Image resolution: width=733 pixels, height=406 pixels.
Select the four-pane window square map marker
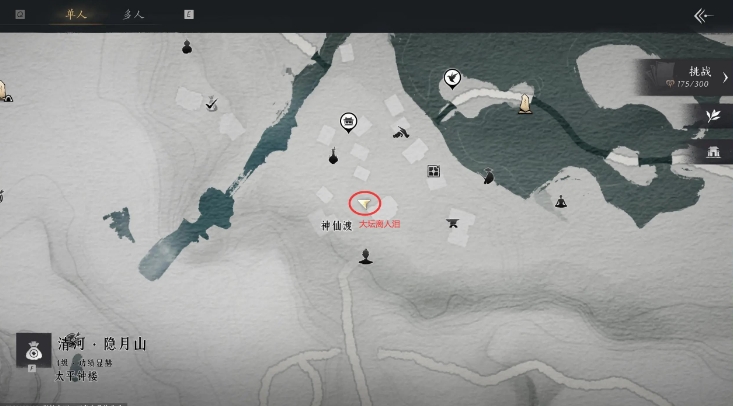pyautogui.click(x=434, y=172)
